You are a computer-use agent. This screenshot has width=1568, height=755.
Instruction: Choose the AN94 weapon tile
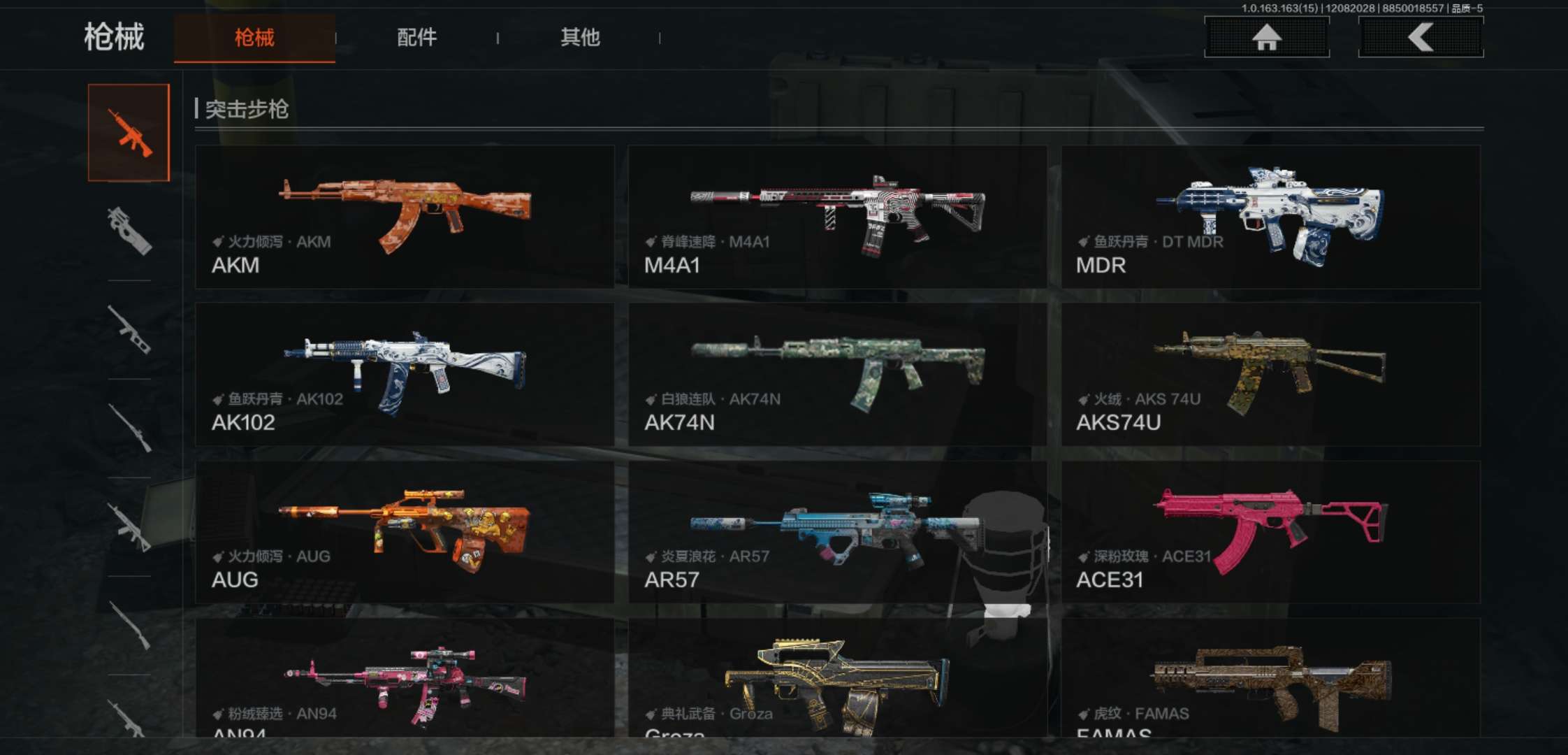pyautogui.click(x=405, y=678)
